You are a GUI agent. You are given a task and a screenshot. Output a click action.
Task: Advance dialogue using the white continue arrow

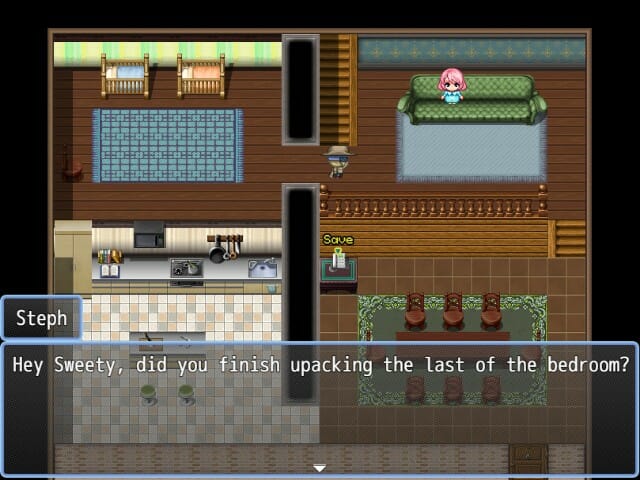(319, 468)
